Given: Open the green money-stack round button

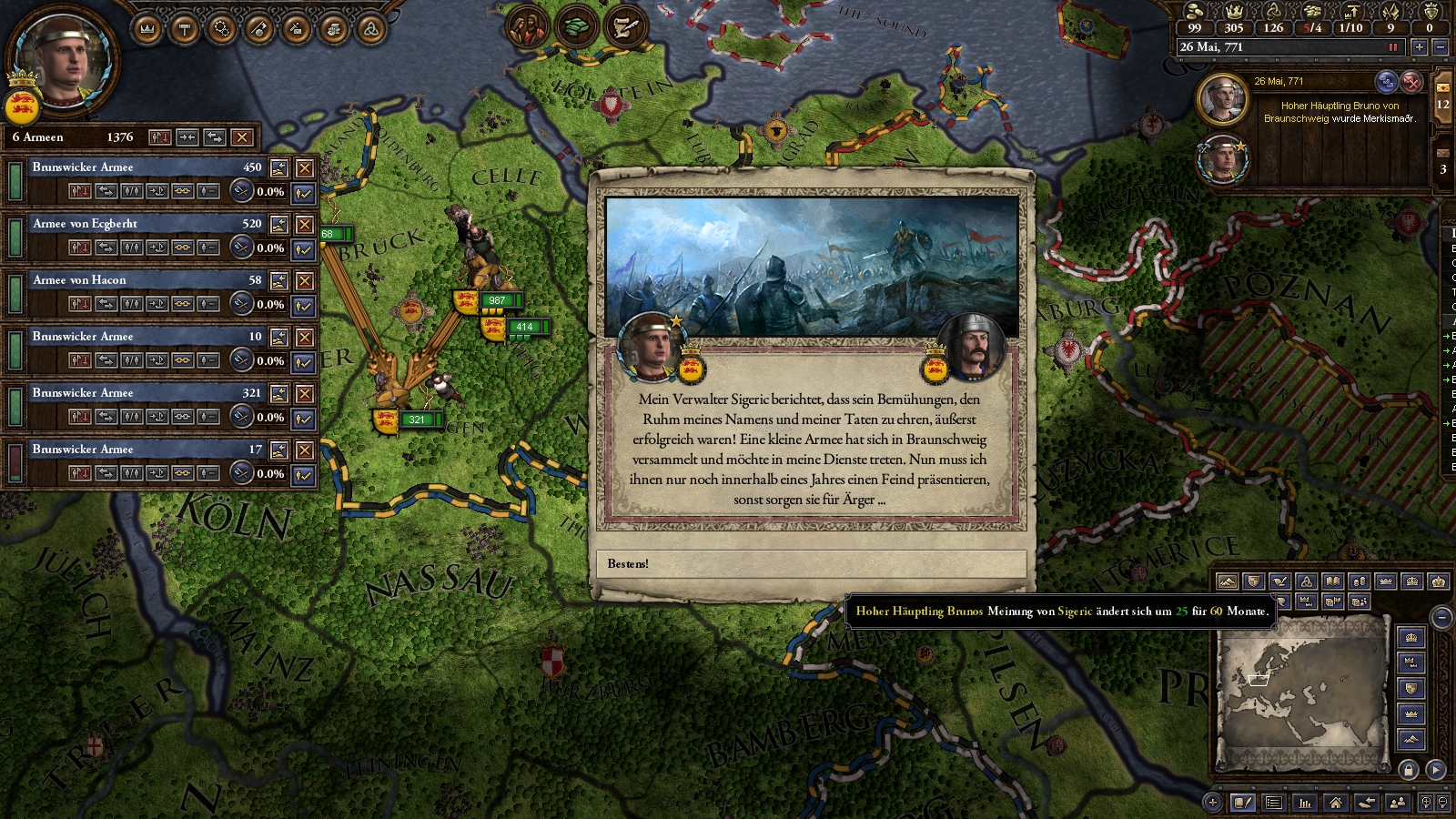Looking at the screenshot, I should tap(575, 28).
